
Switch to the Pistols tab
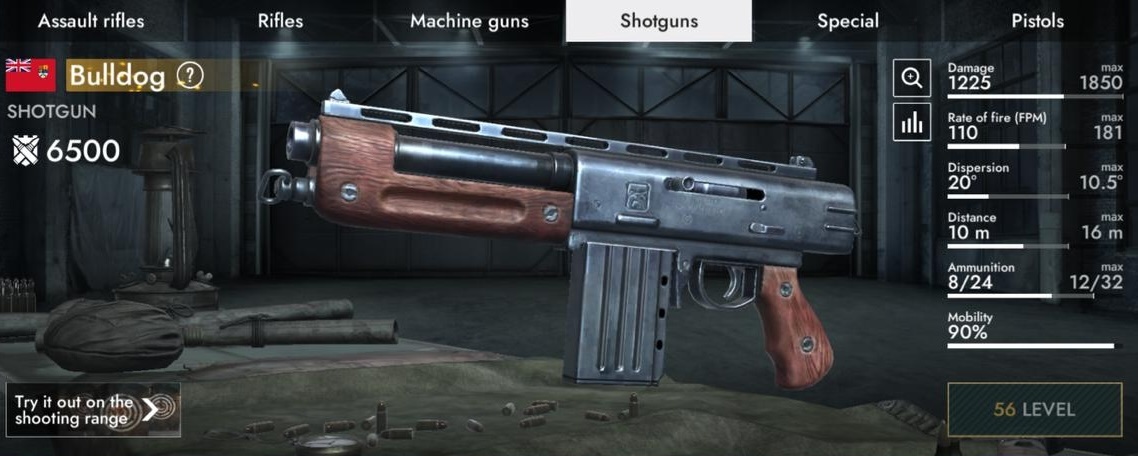click(x=1037, y=21)
